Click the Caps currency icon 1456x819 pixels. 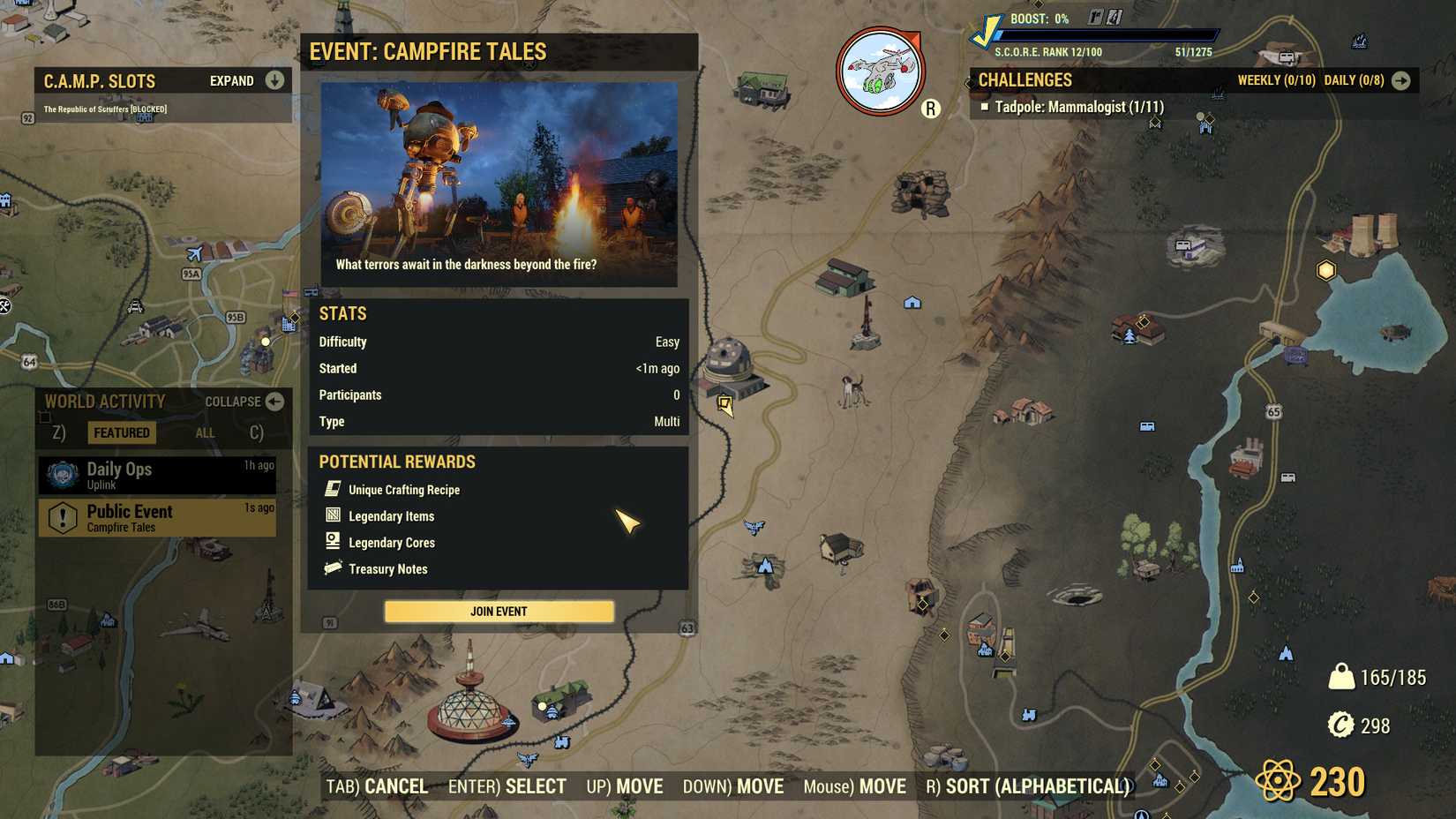coord(1343,726)
